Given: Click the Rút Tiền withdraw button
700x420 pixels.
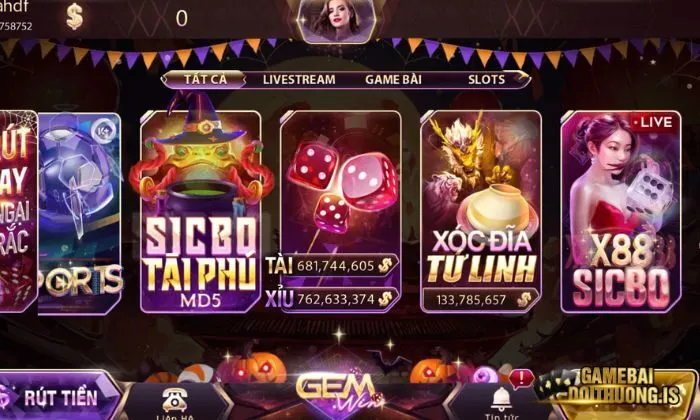Looking at the screenshot, I should [58, 397].
